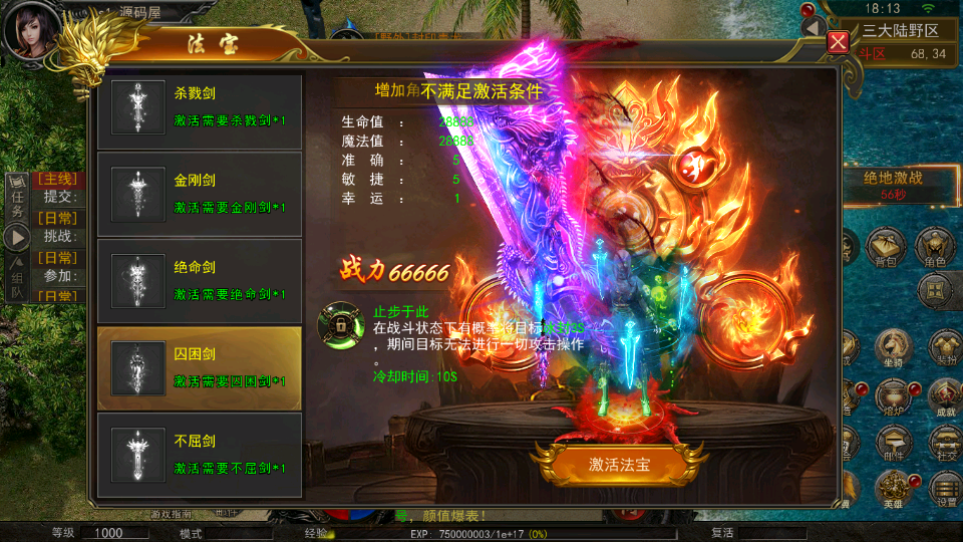This screenshot has width=963, height=542.
Task: Click the 止步于此 skill icon
Action: 338,323
